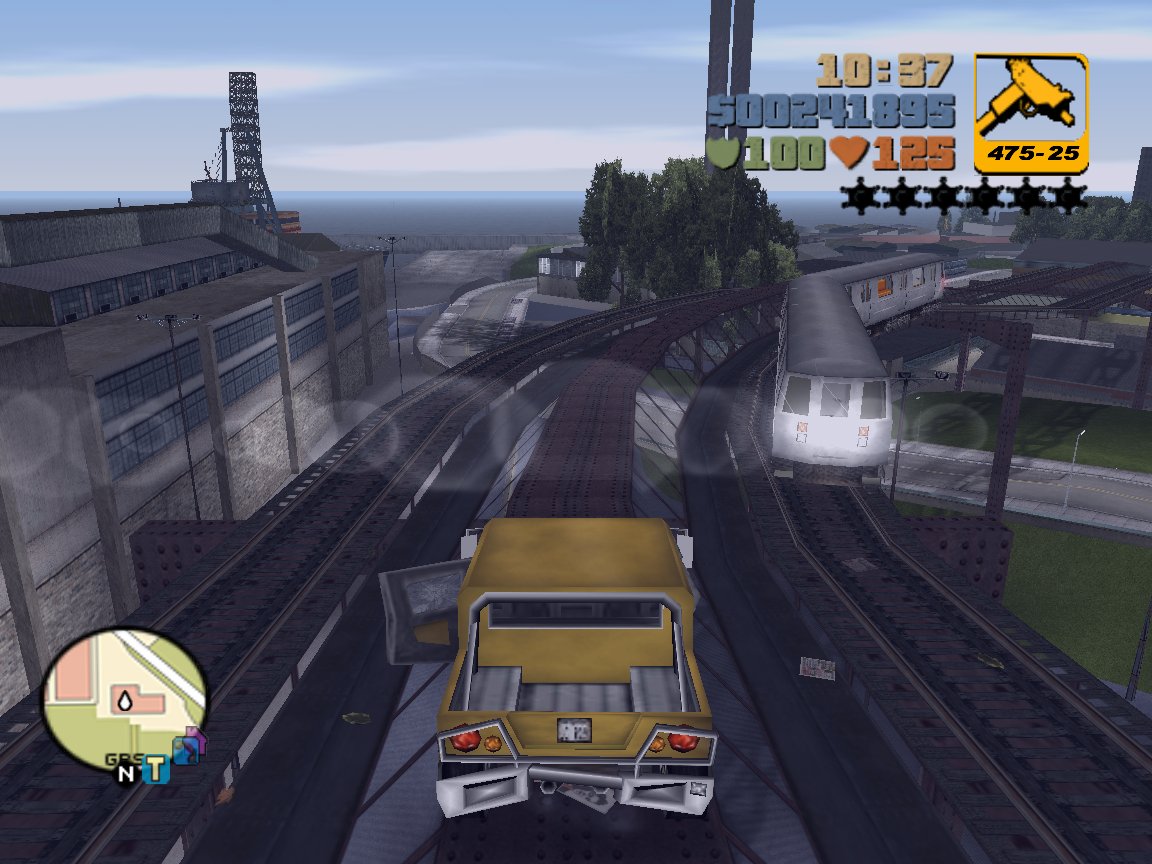Click the N north marker on the radar
1152x864 pixels.
127,773
